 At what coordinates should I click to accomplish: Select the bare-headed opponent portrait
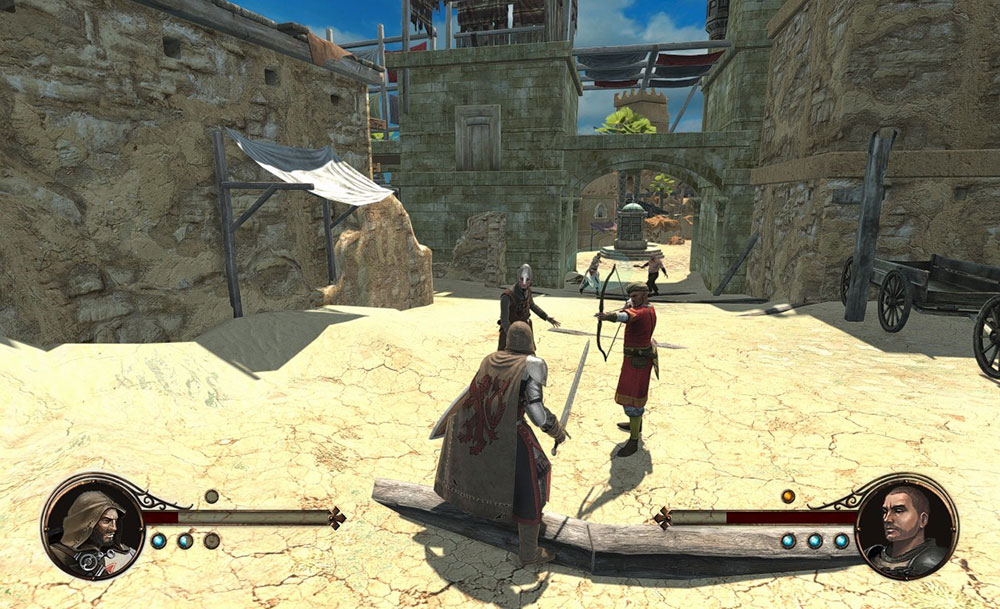tap(906, 525)
